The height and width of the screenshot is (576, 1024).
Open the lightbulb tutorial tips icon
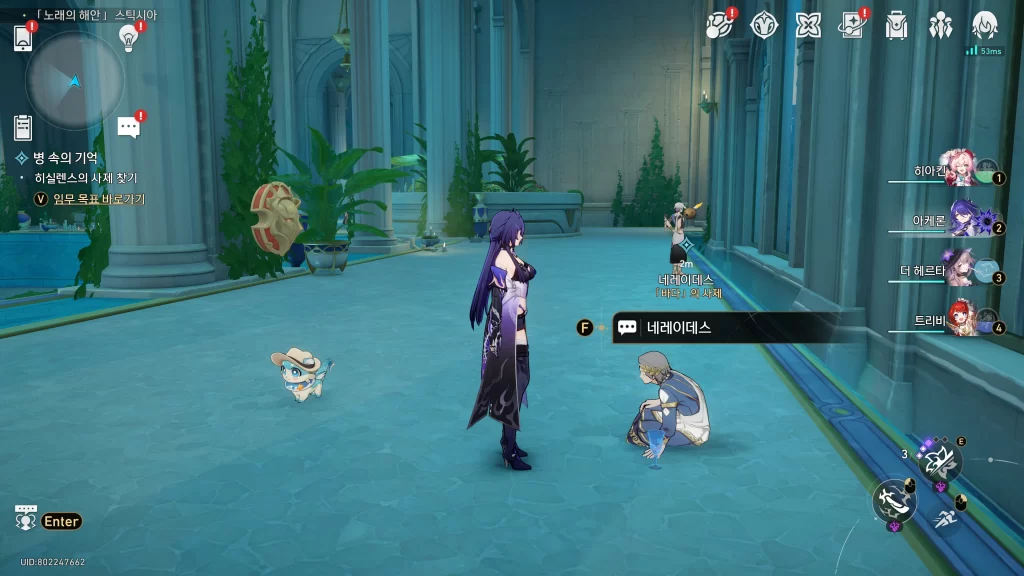128,38
